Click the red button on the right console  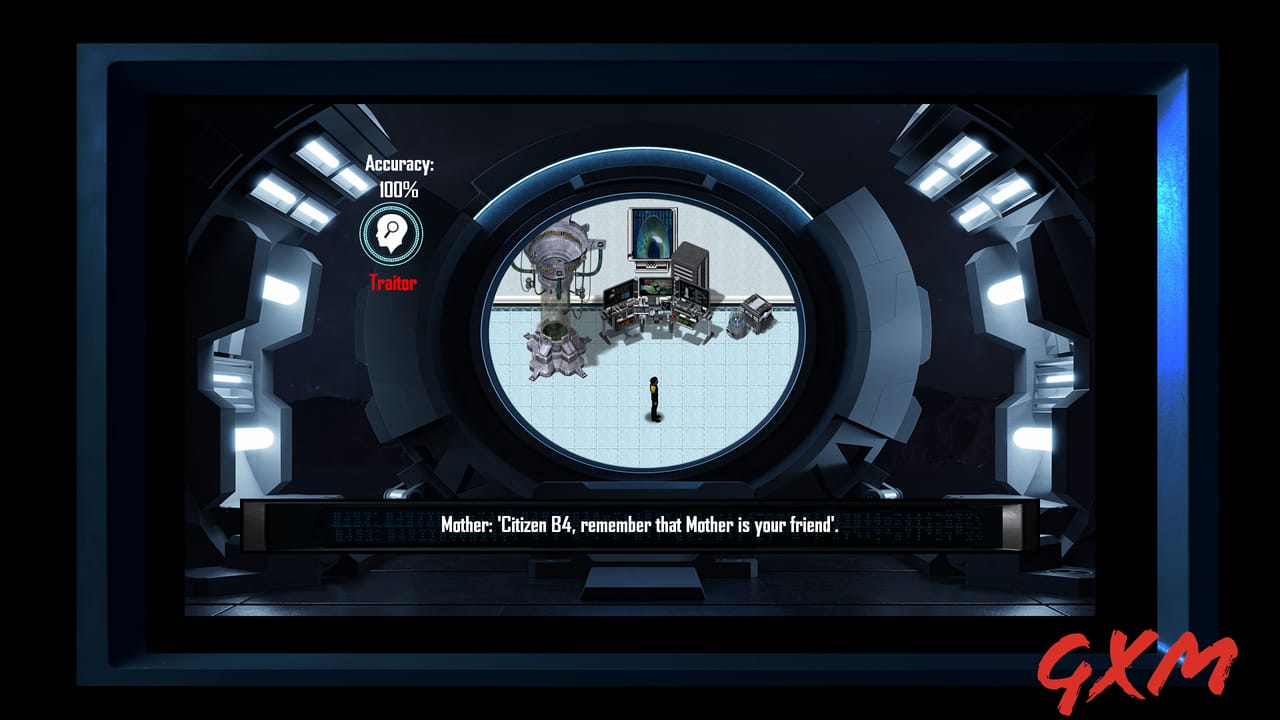(x=673, y=317)
